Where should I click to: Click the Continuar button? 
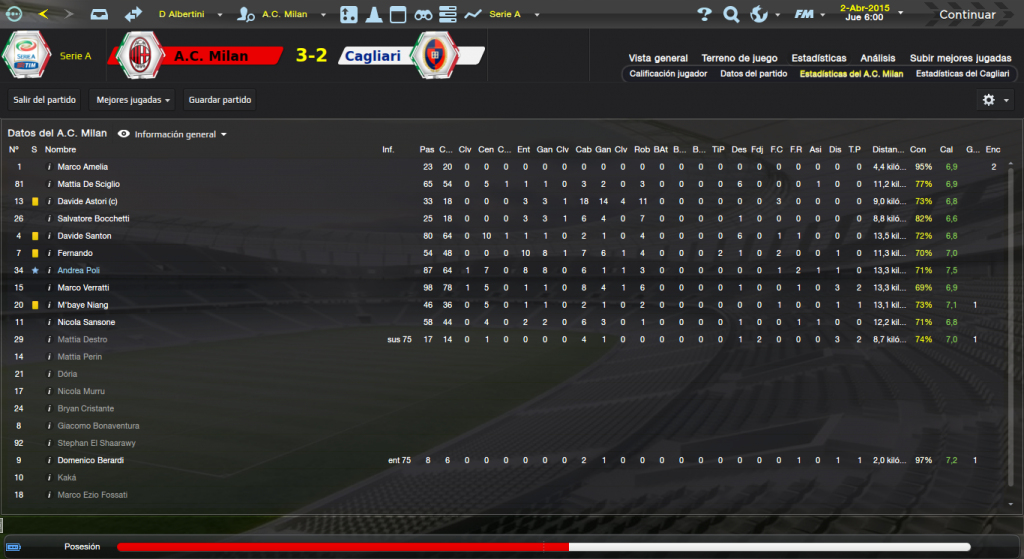(x=966, y=15)
